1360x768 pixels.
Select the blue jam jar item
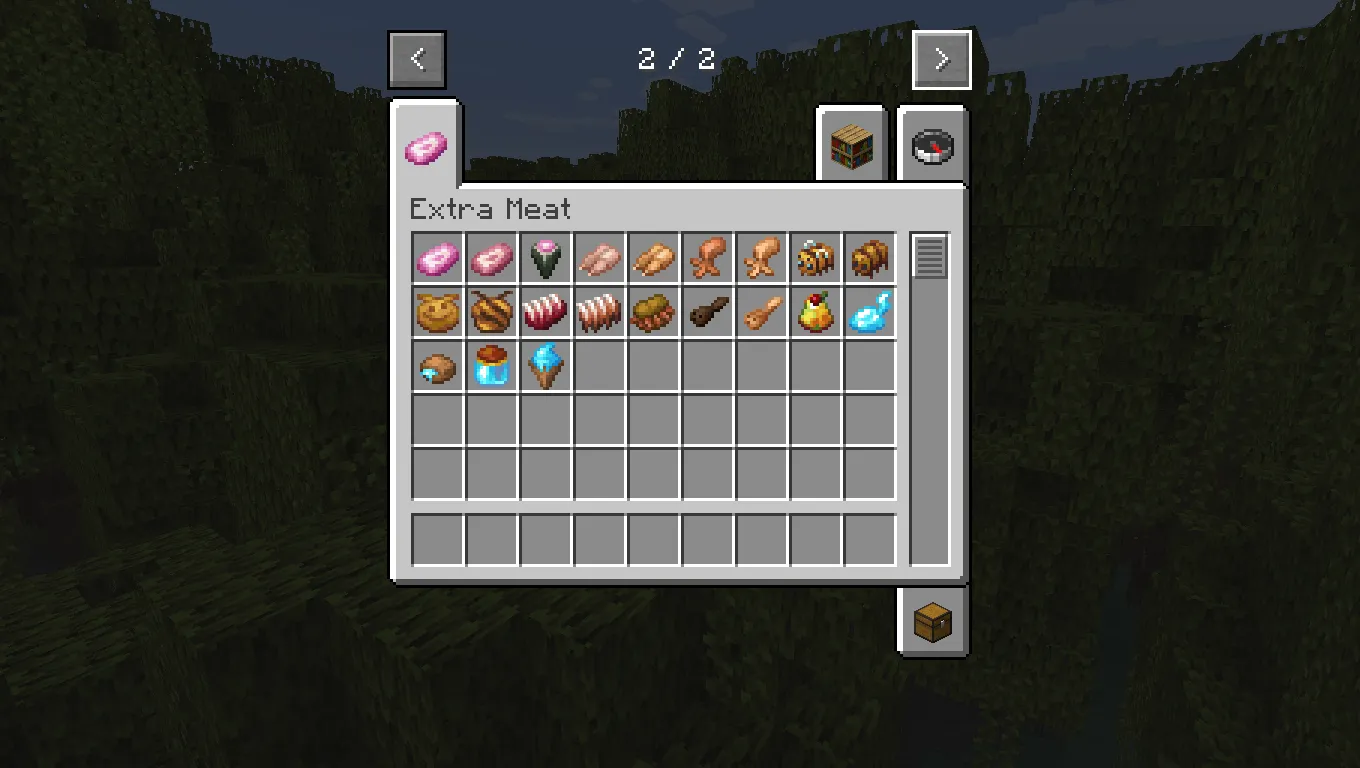point(491,367)
